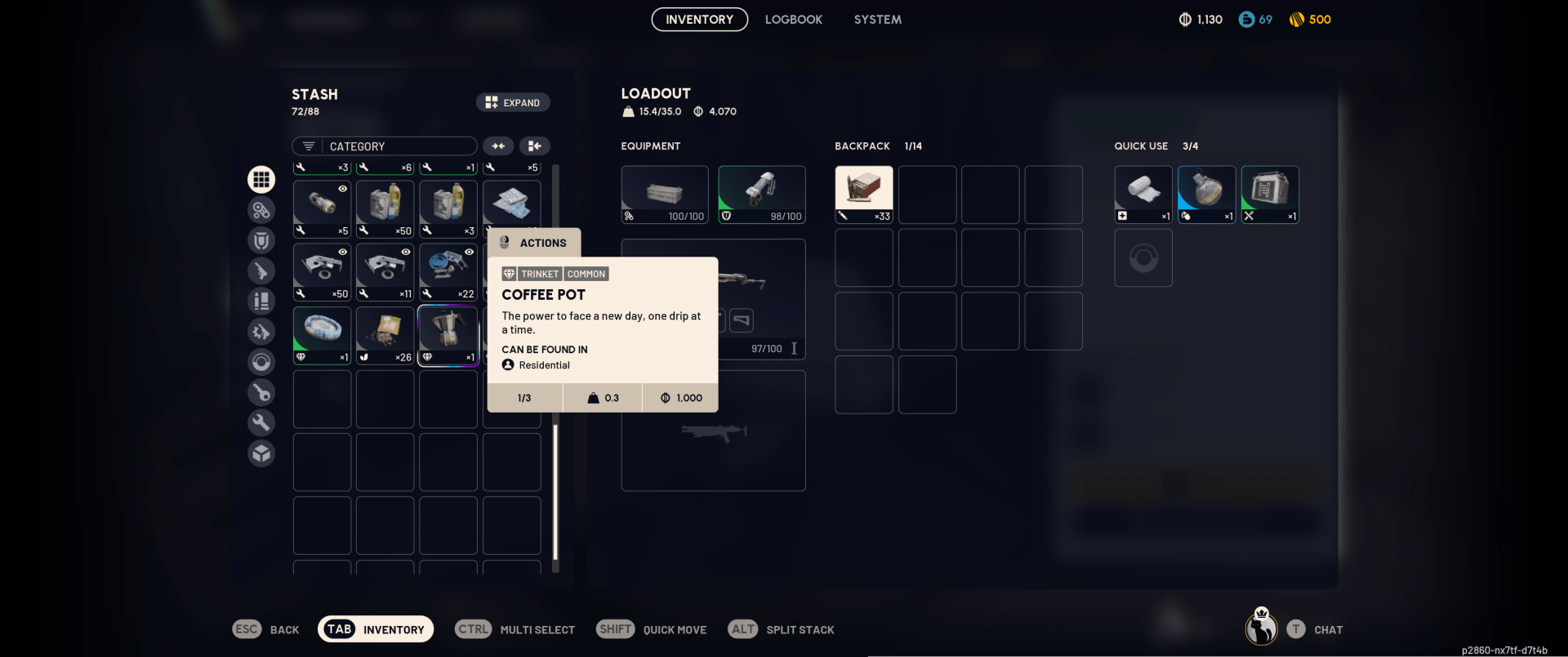Open the weapon attachments filter
Viewport: 1568px width, 657px height.
pyautogui.click(x=261, y=331)
